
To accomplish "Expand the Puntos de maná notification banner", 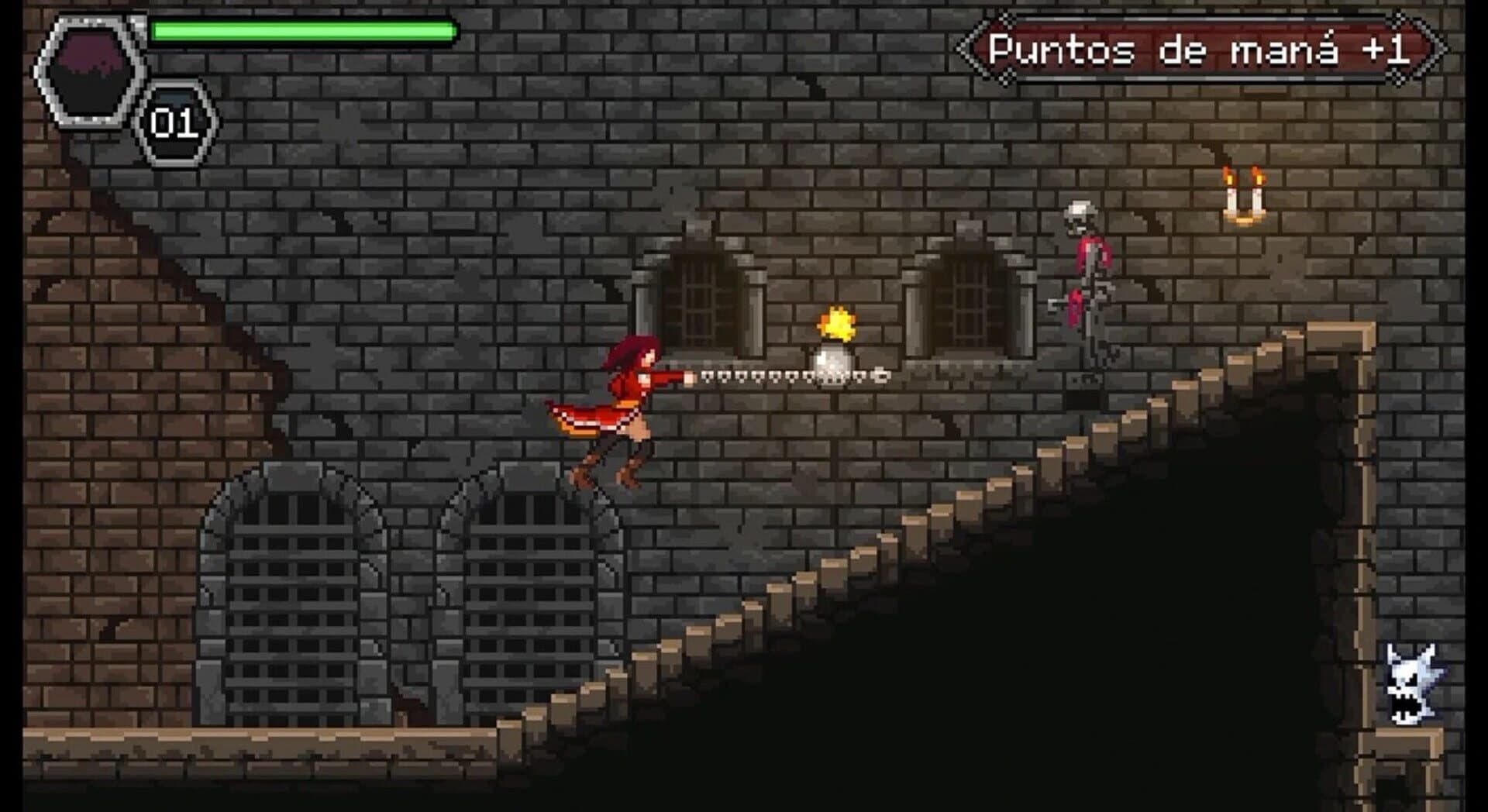I will (1209, 46).
